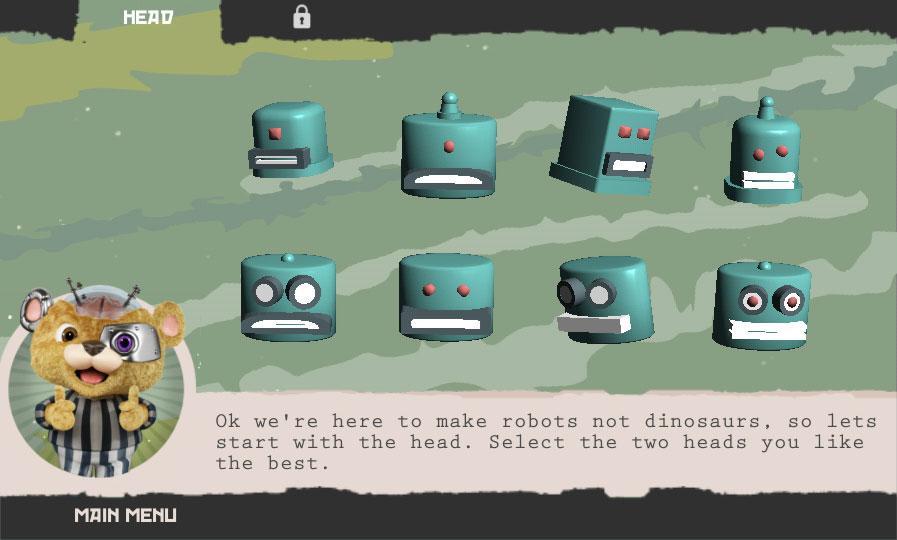Choose the head with big white round eyes
The width and height of the screenshot is (897, 540).
coord(288,297)
